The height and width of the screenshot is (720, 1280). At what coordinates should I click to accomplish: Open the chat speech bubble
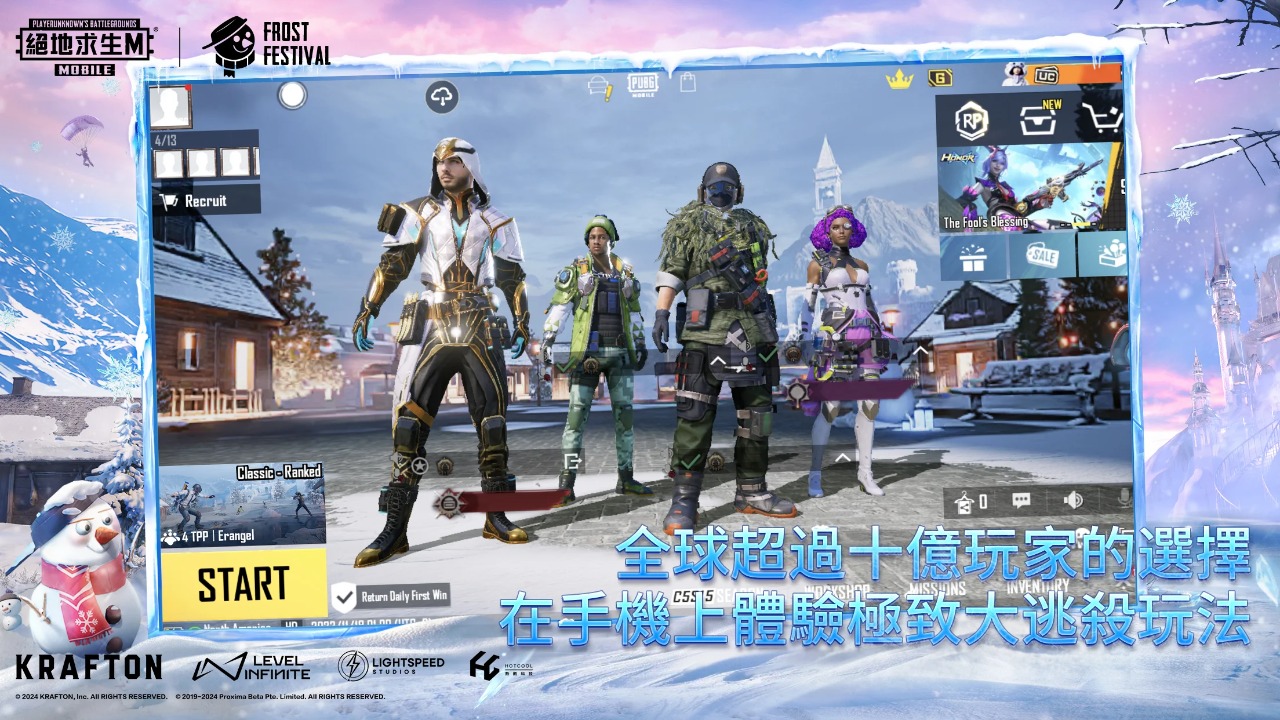click(x=1021, y=500)
